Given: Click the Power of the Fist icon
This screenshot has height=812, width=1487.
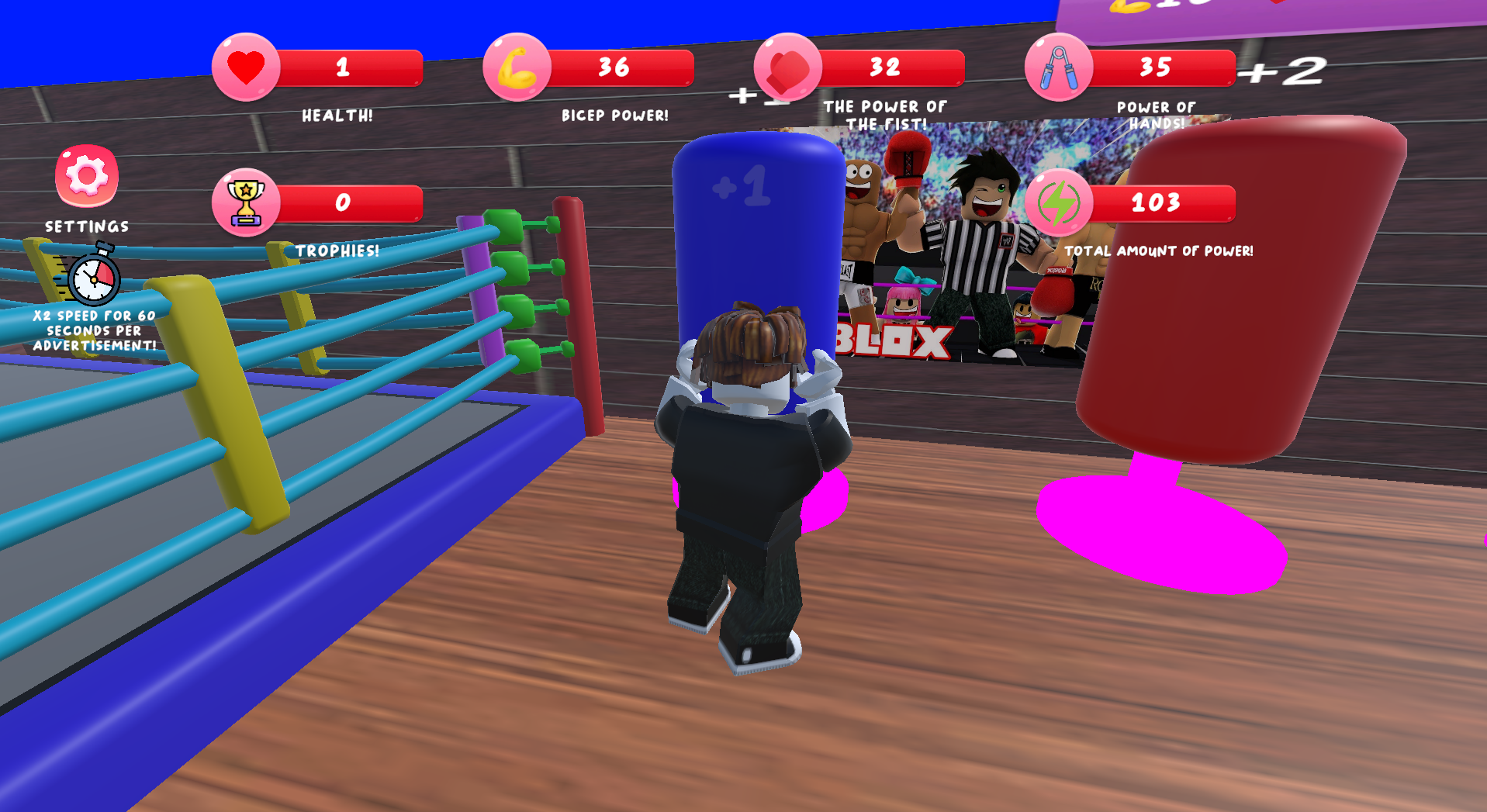Looking at the screenshot, I should click(786, 67).
